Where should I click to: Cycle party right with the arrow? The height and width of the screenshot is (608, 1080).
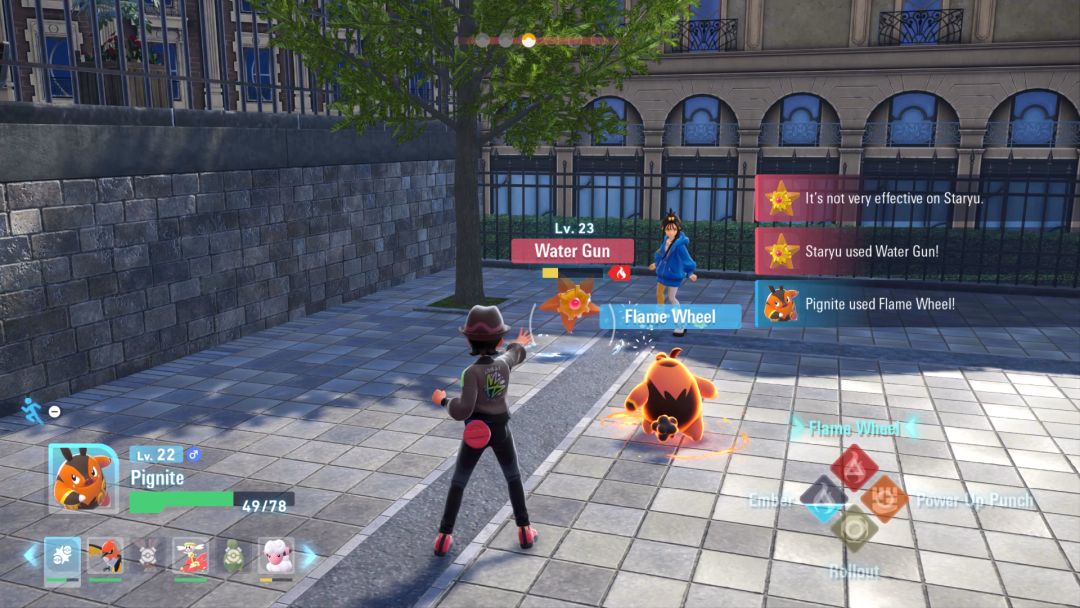pyautogui.click(x=309, y=556)
